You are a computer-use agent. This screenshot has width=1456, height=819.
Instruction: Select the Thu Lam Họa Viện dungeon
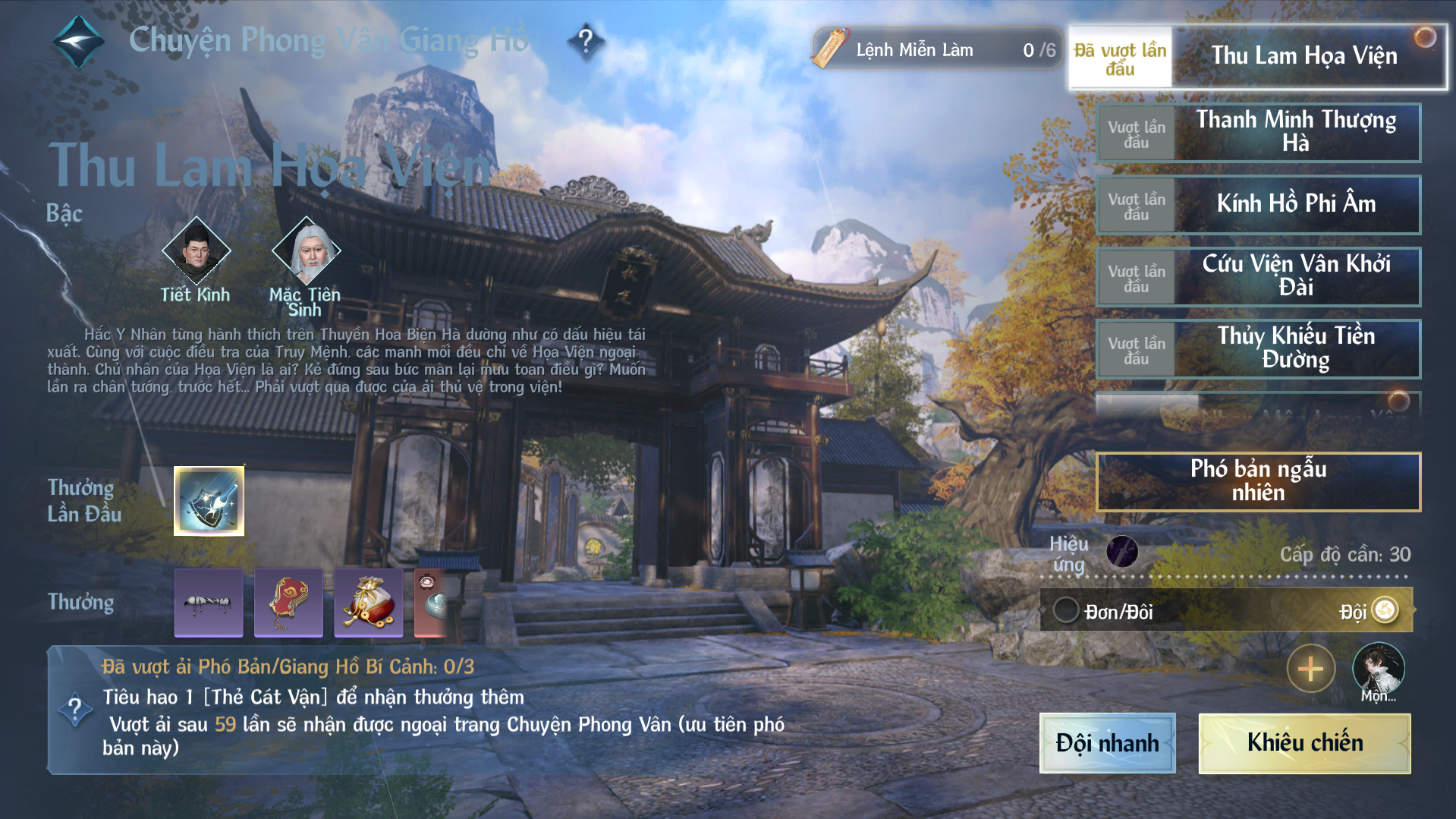tap(1303, 56)
